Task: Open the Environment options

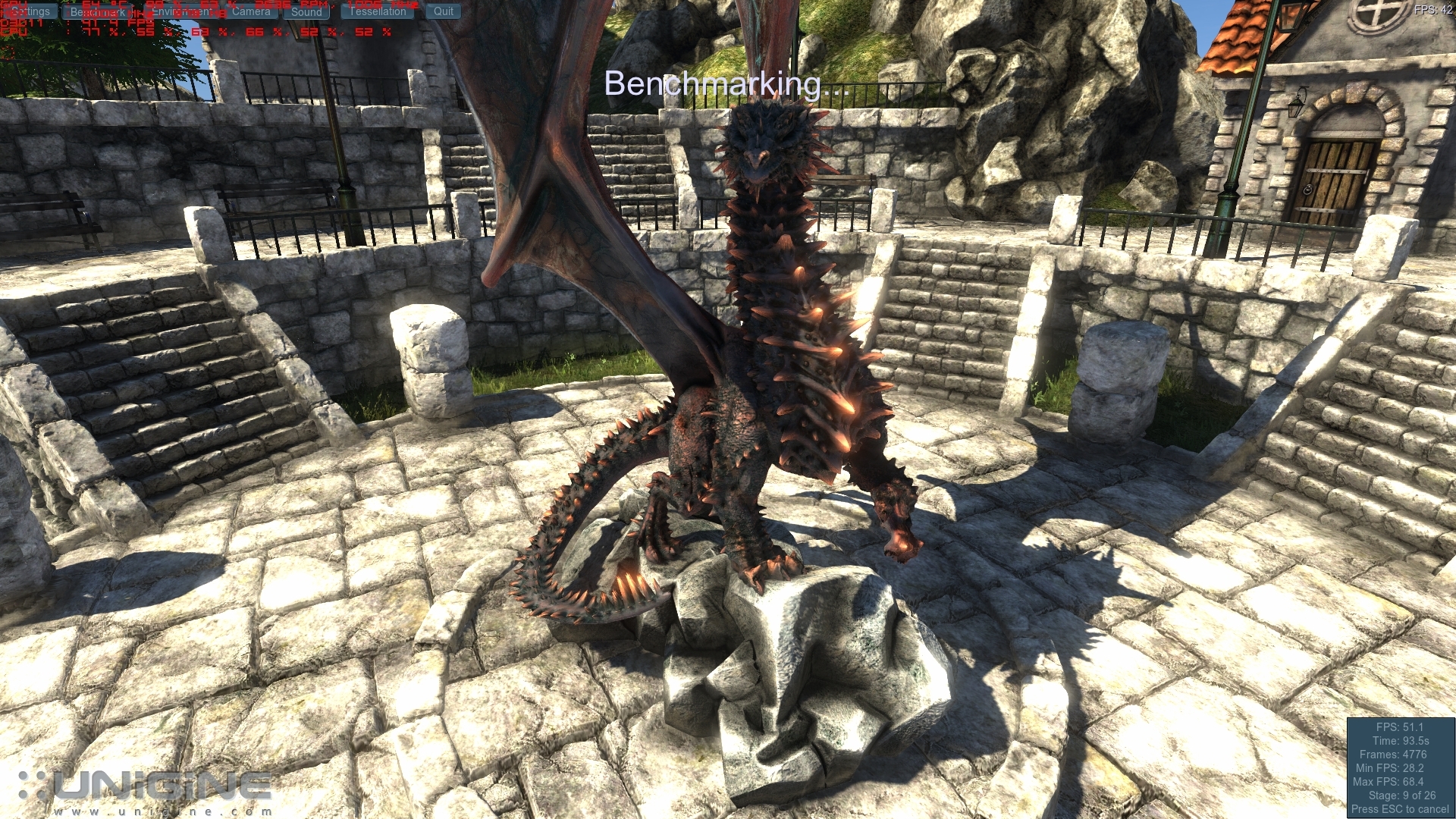Action: [182, 11]
